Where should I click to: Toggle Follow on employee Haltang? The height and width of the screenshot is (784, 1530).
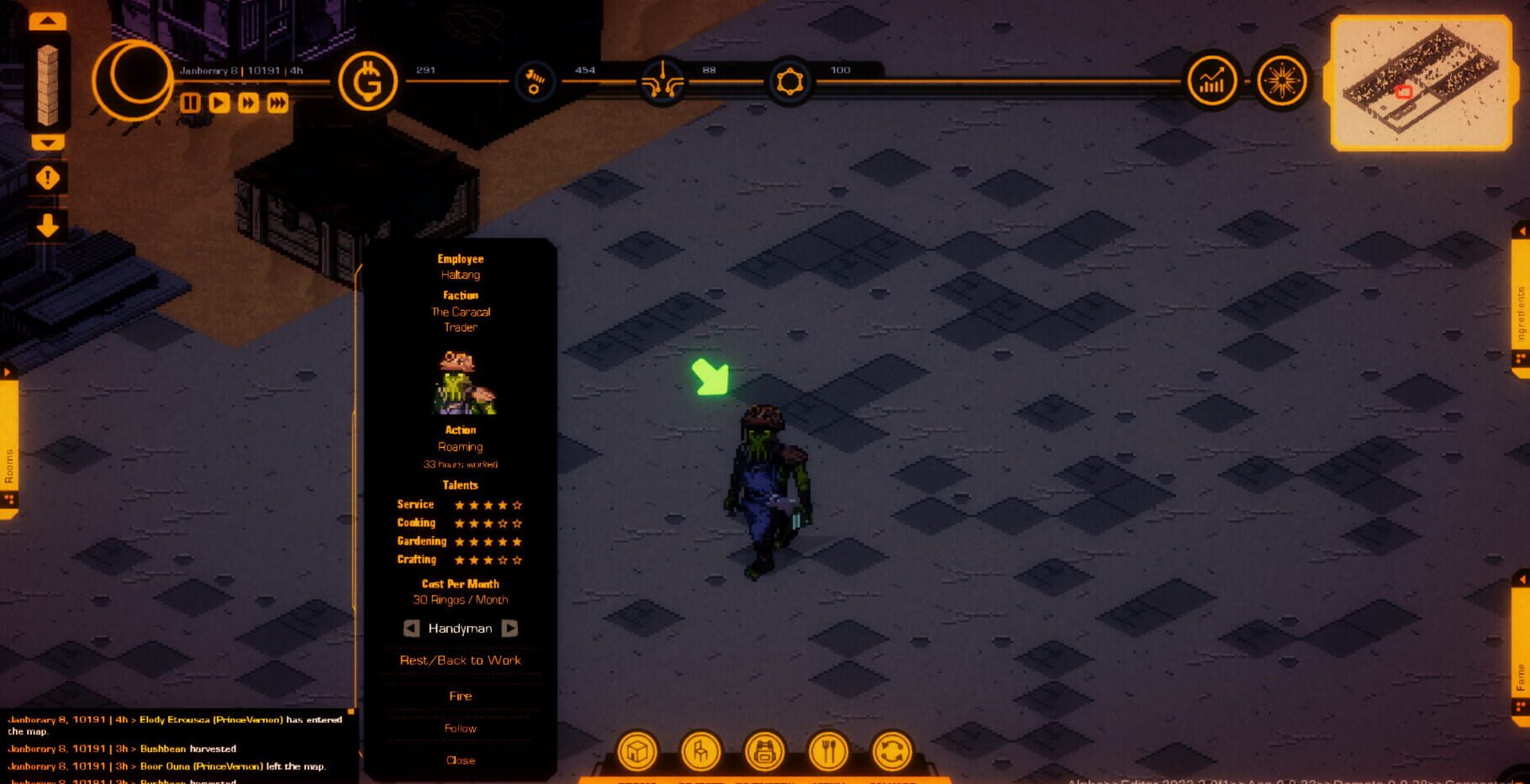pos(459,728)
